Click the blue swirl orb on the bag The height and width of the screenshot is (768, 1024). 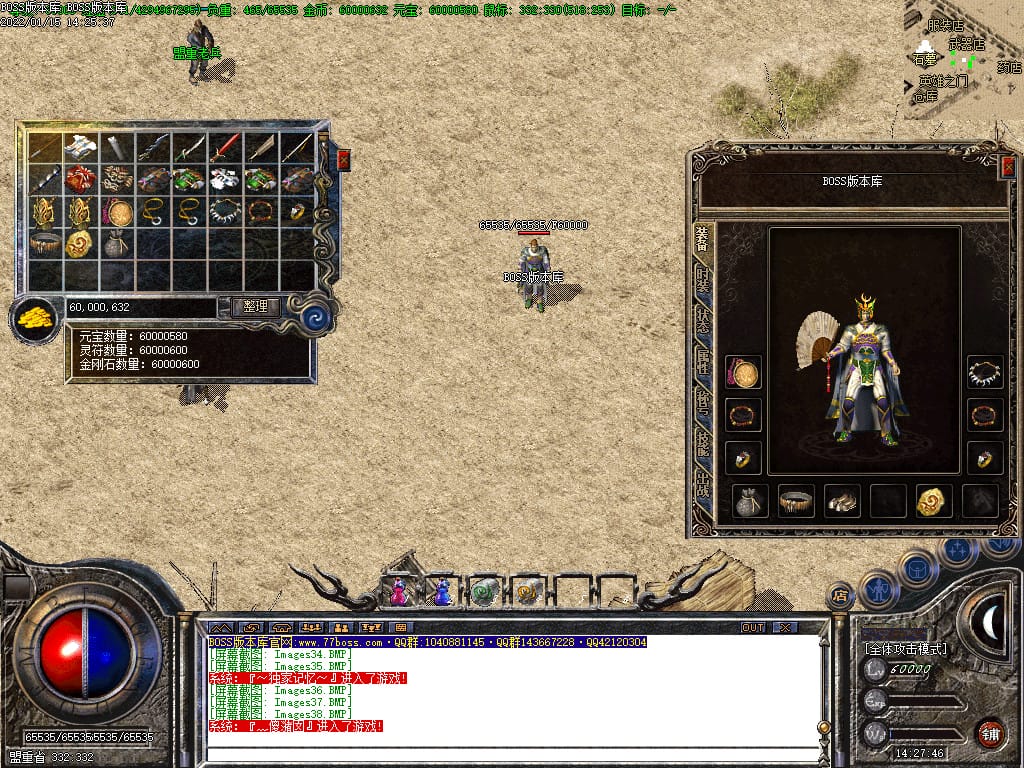pos(316,318)
